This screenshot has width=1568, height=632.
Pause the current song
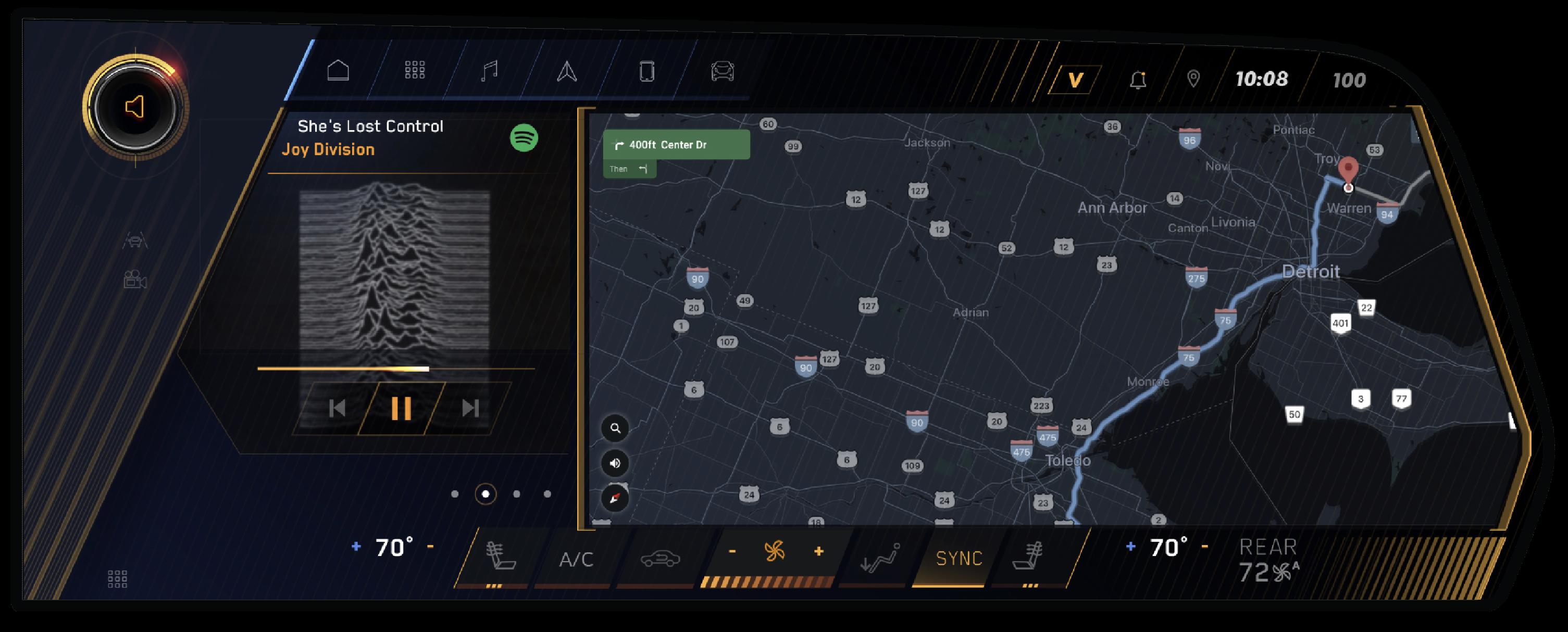click(x=401, y=408)
